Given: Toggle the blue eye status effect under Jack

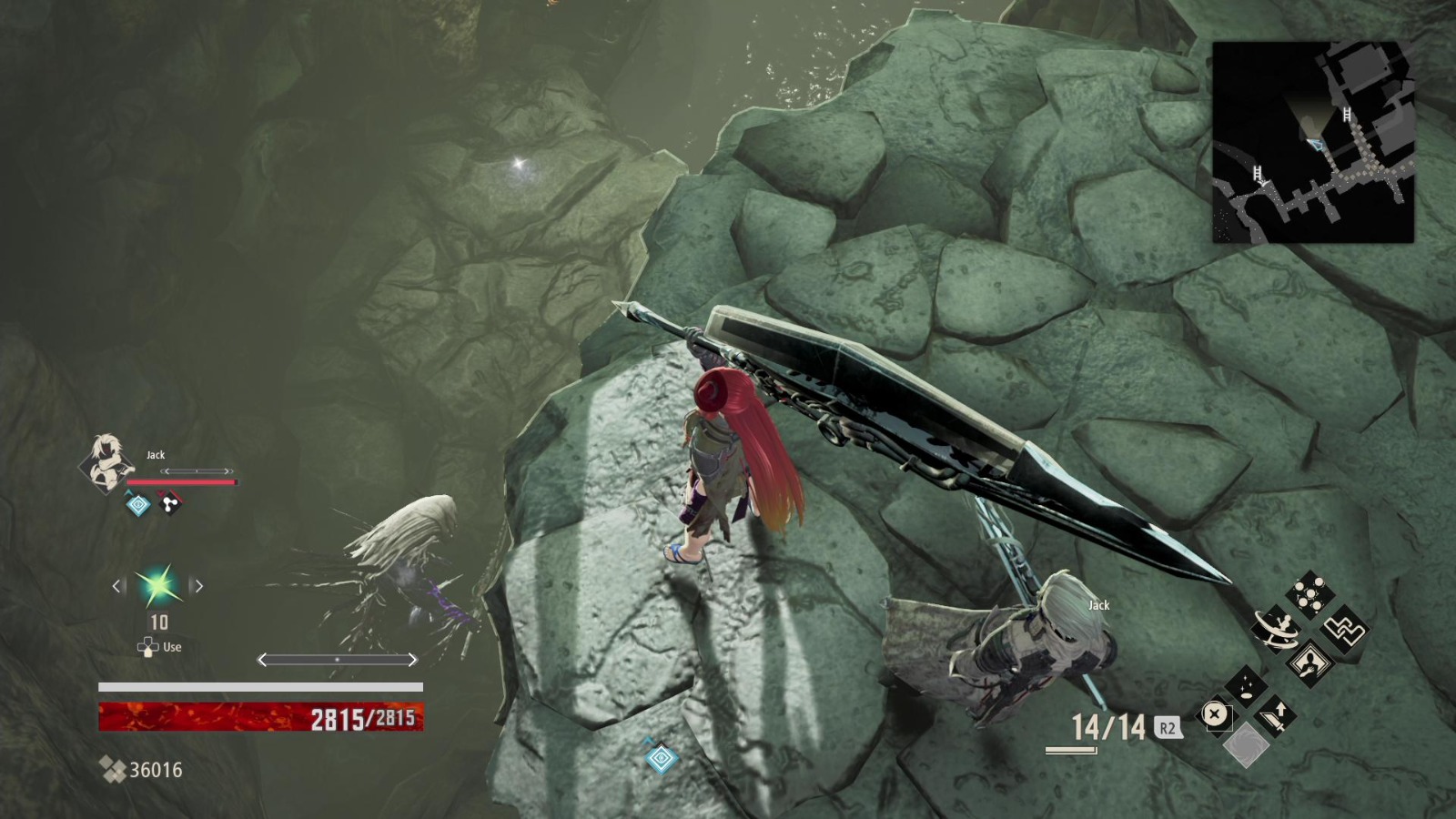Looking at the screenshot, I should pos(138,504).
